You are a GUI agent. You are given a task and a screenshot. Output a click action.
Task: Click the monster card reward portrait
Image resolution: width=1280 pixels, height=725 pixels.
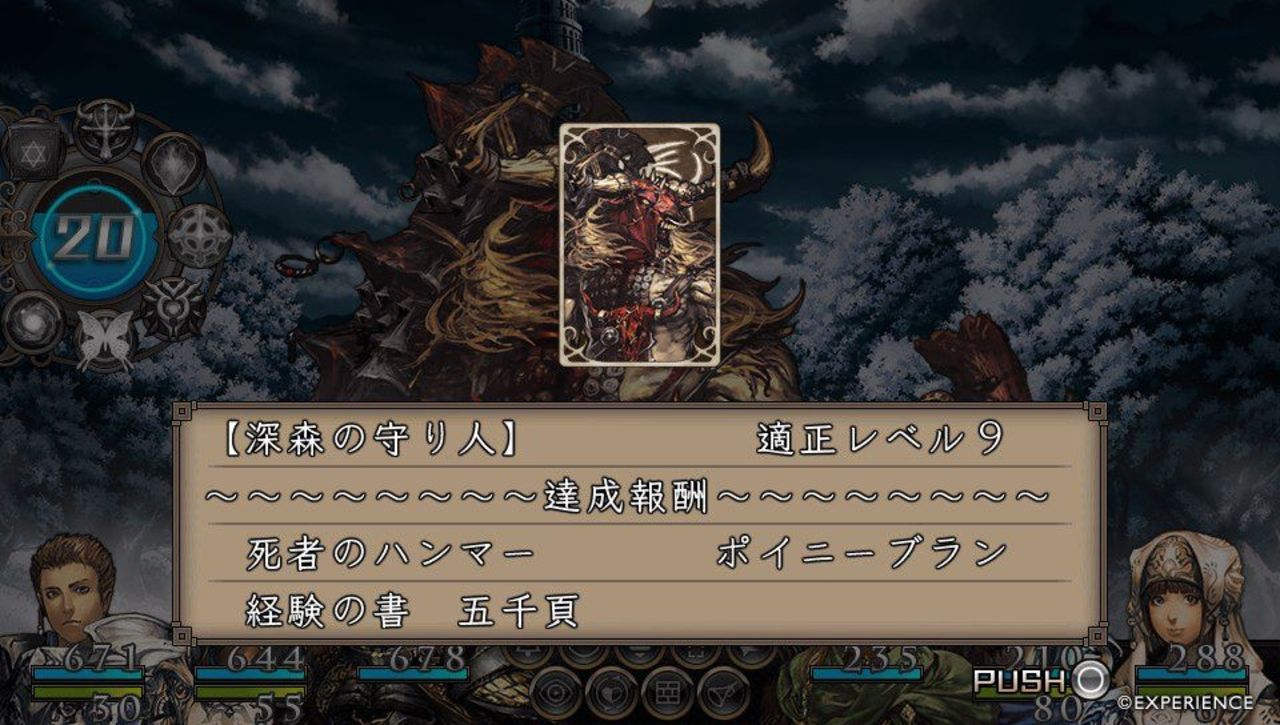[x=639, y=245]
